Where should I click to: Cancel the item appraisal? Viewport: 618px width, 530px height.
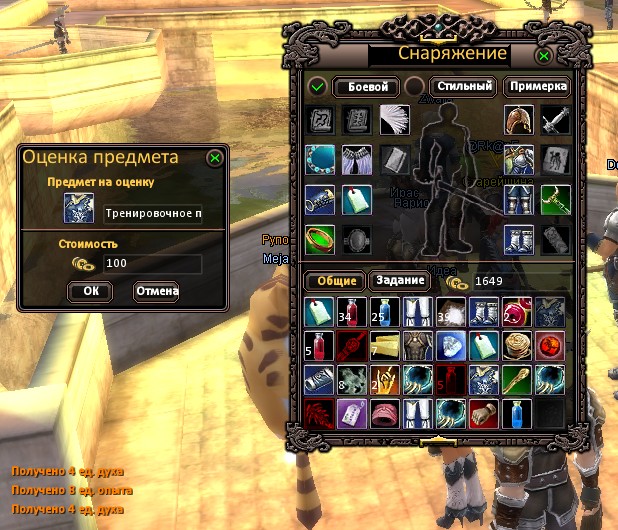[x=155, y=291]
